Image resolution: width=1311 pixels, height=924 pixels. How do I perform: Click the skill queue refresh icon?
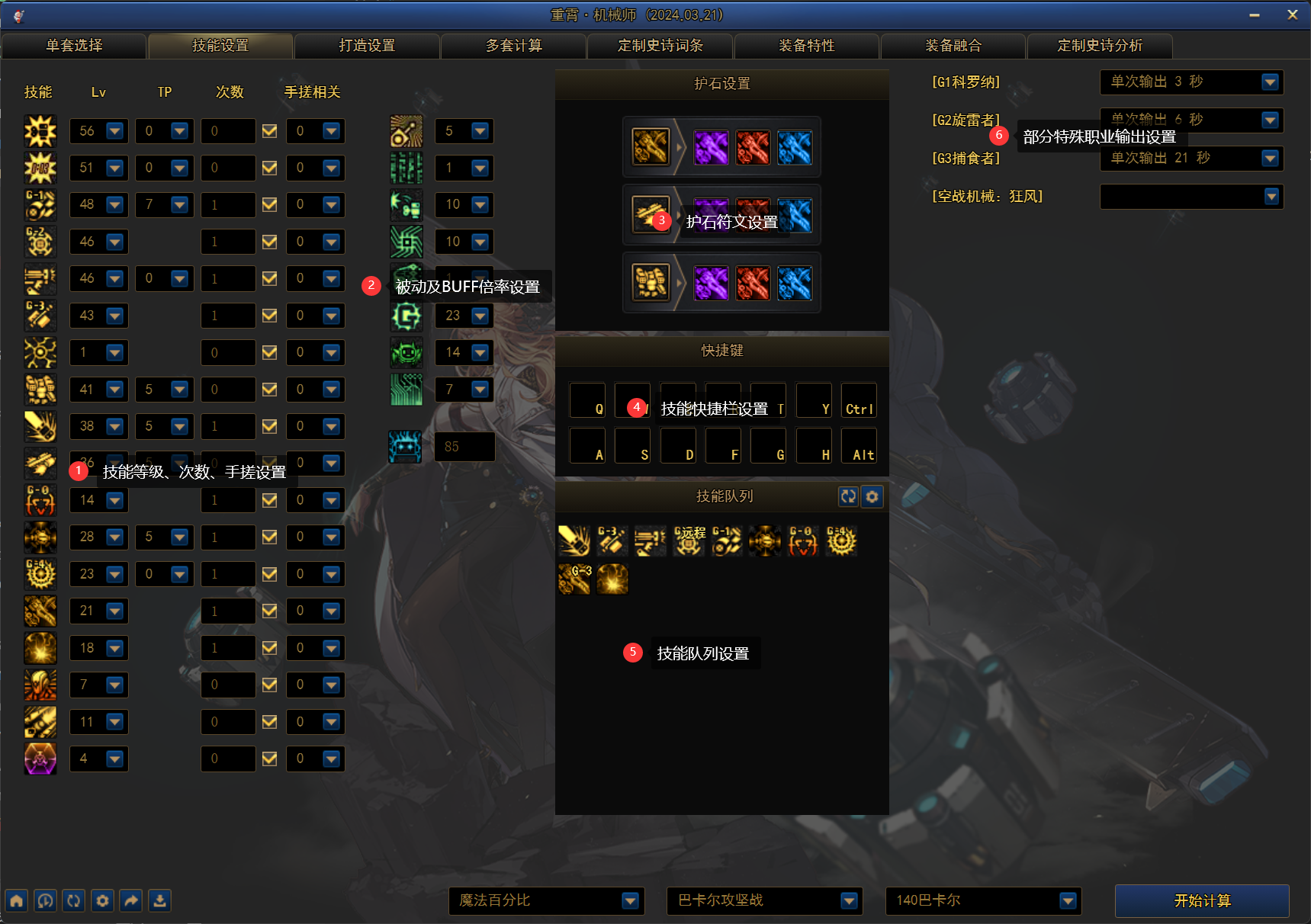pos(848,496)
